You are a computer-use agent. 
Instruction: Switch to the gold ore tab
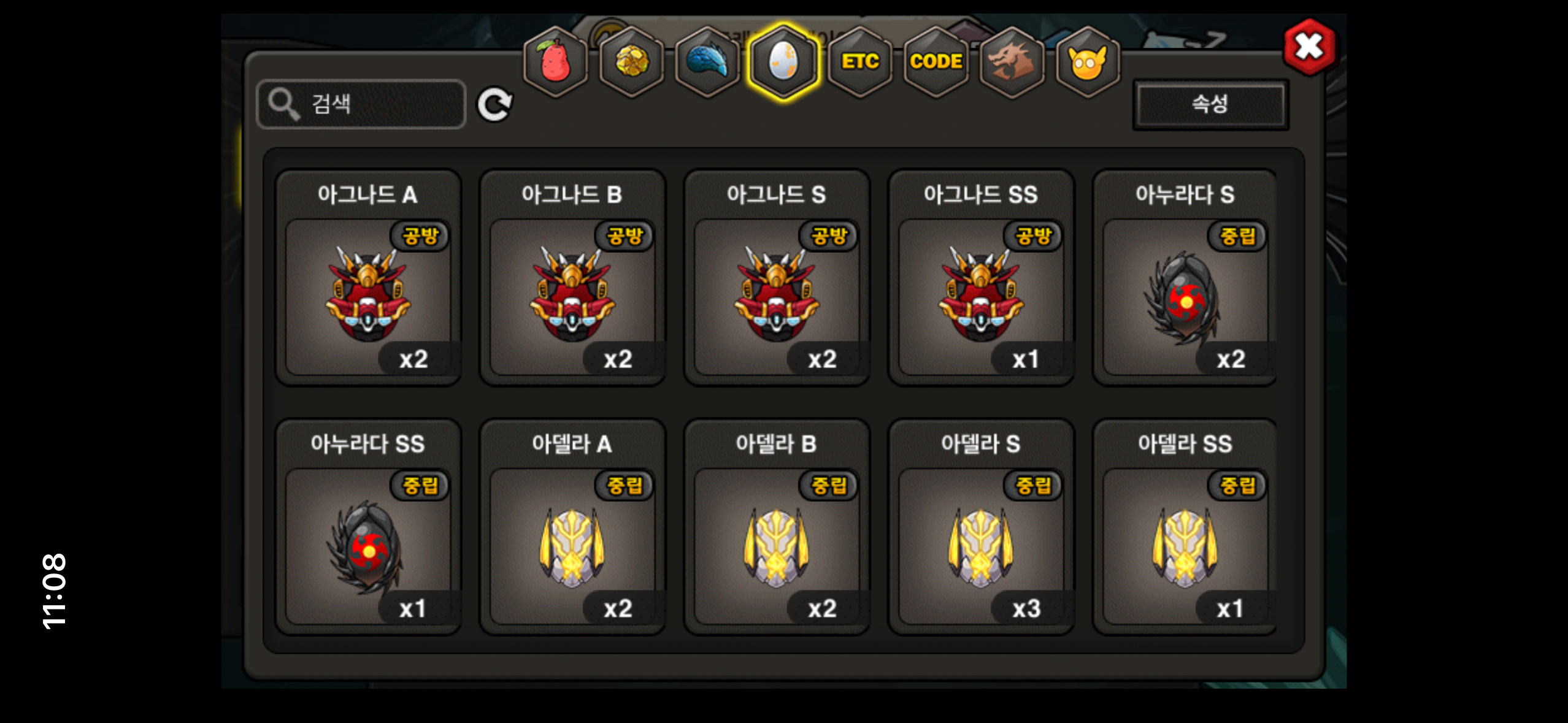coord(631,61)
